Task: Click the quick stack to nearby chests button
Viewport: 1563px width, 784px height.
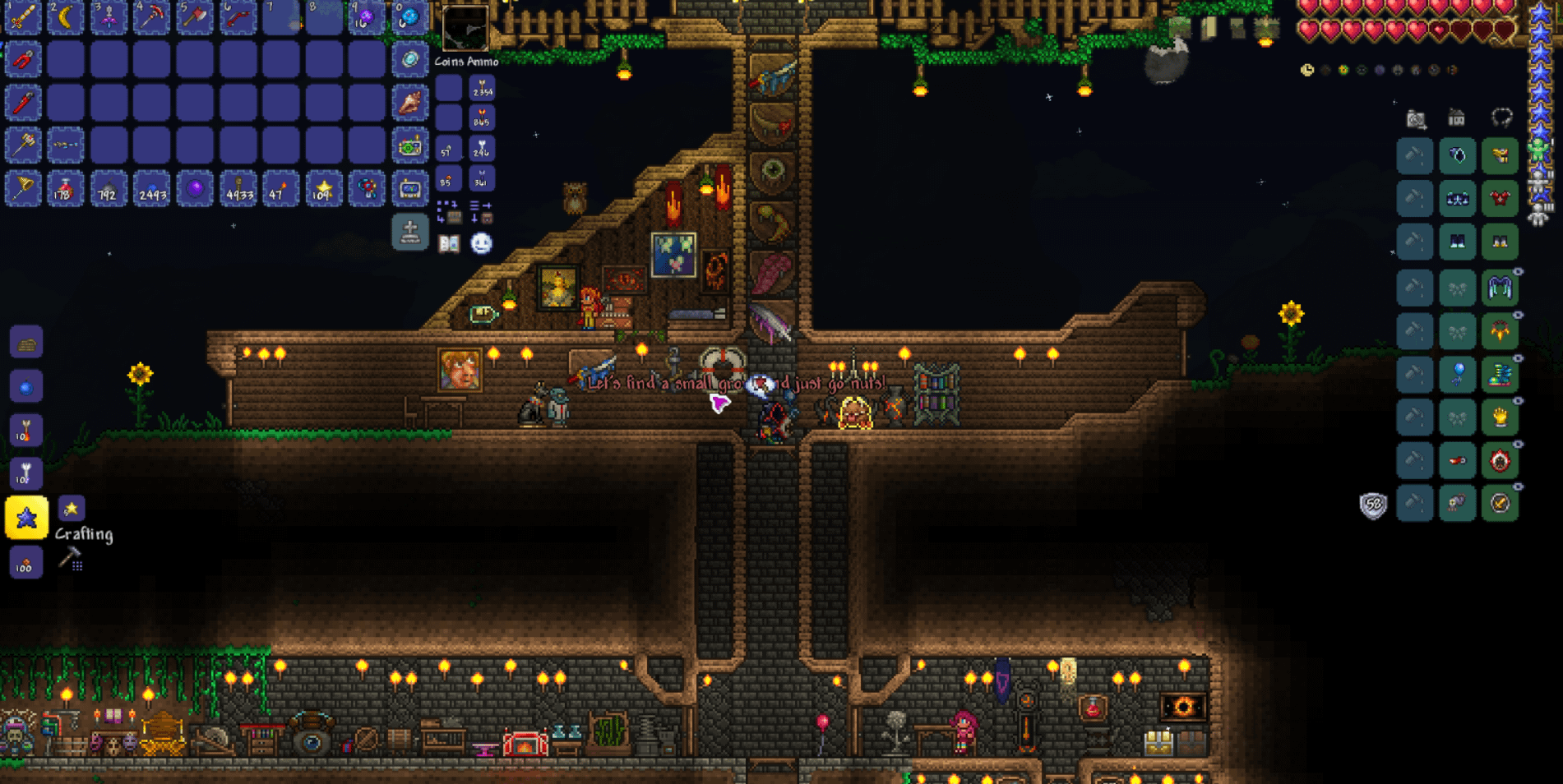Action: coord(449,212)
